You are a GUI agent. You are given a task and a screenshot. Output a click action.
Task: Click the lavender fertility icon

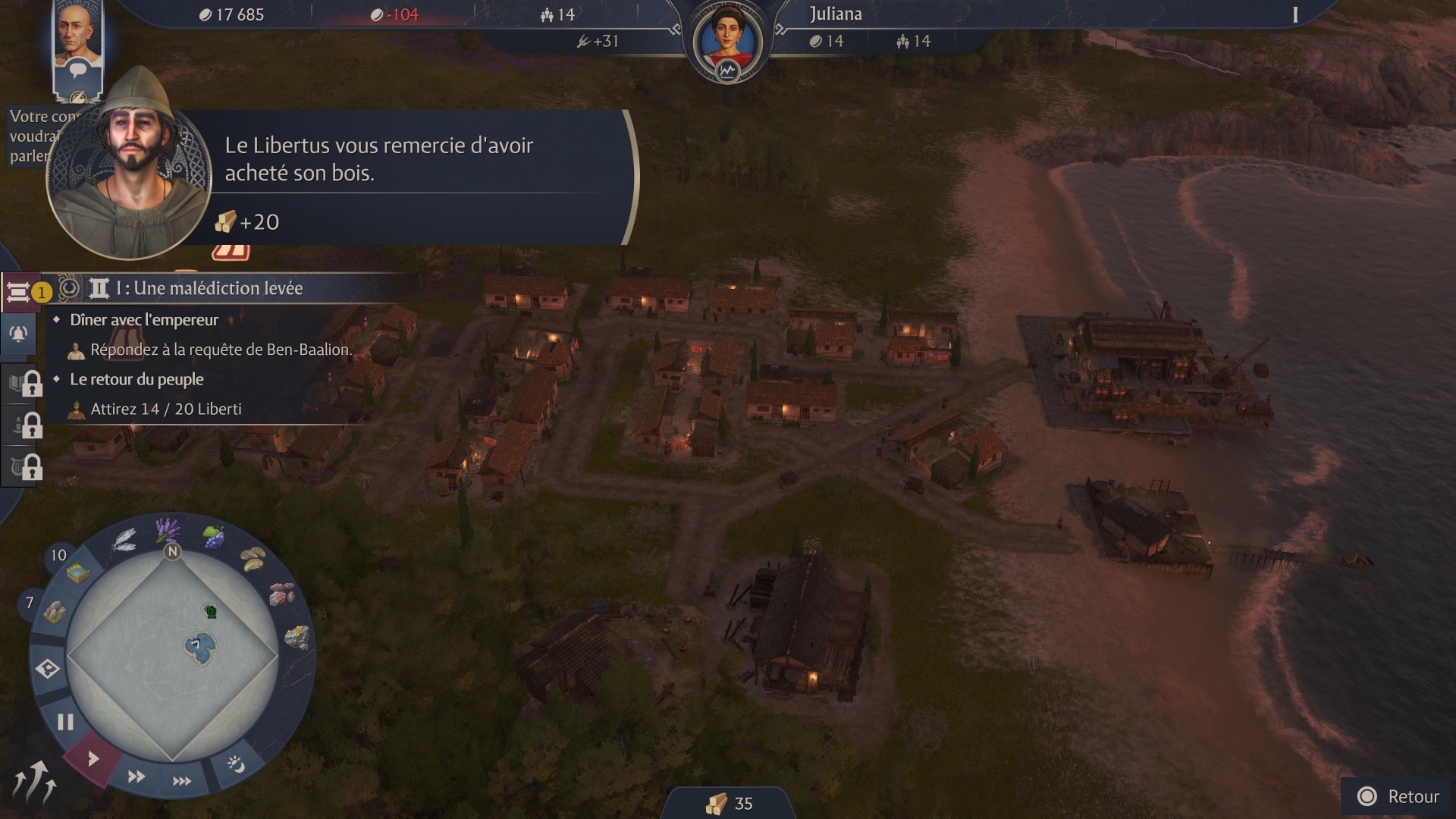[x=167, y=529]
